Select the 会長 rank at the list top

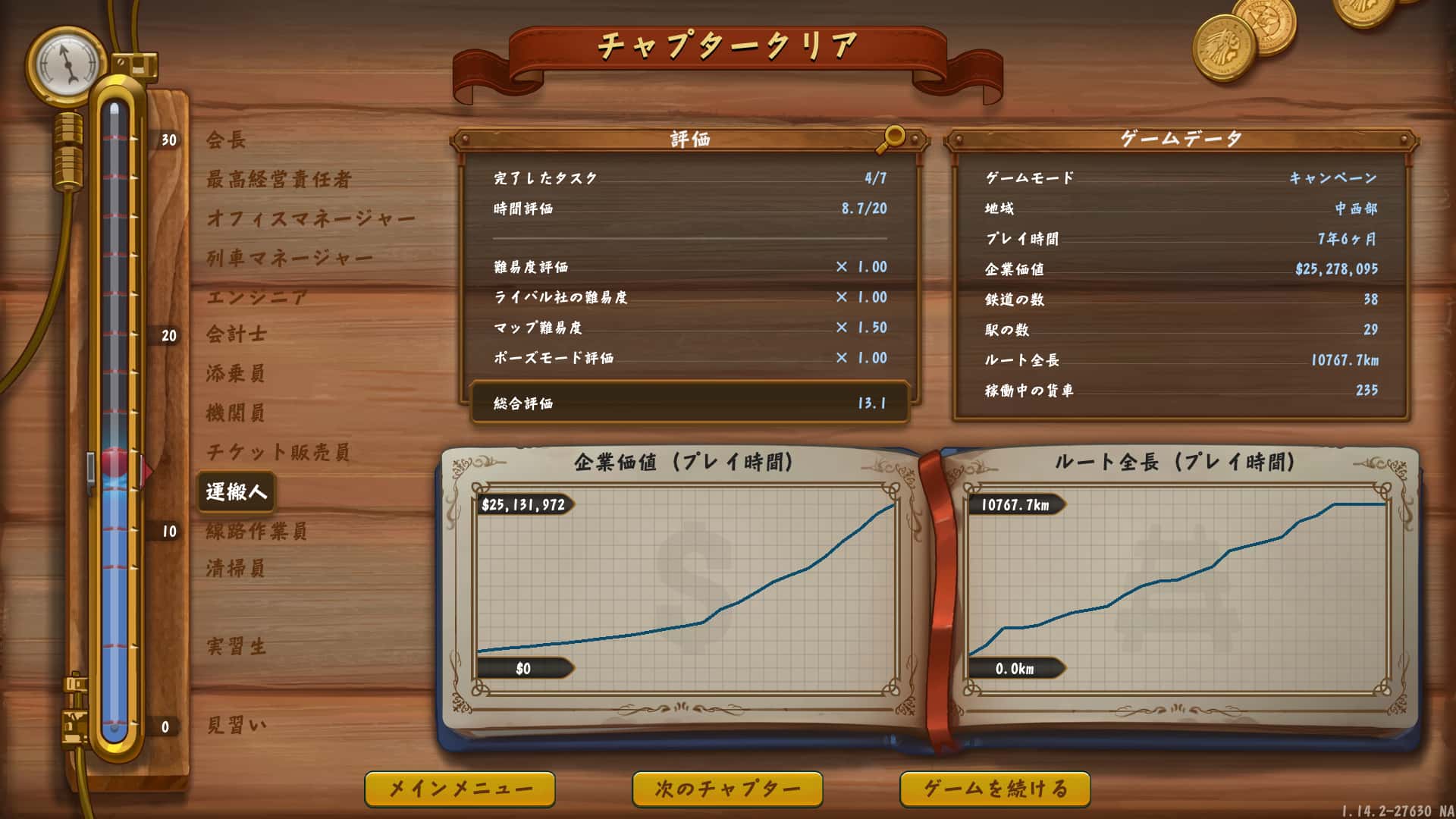227,140
